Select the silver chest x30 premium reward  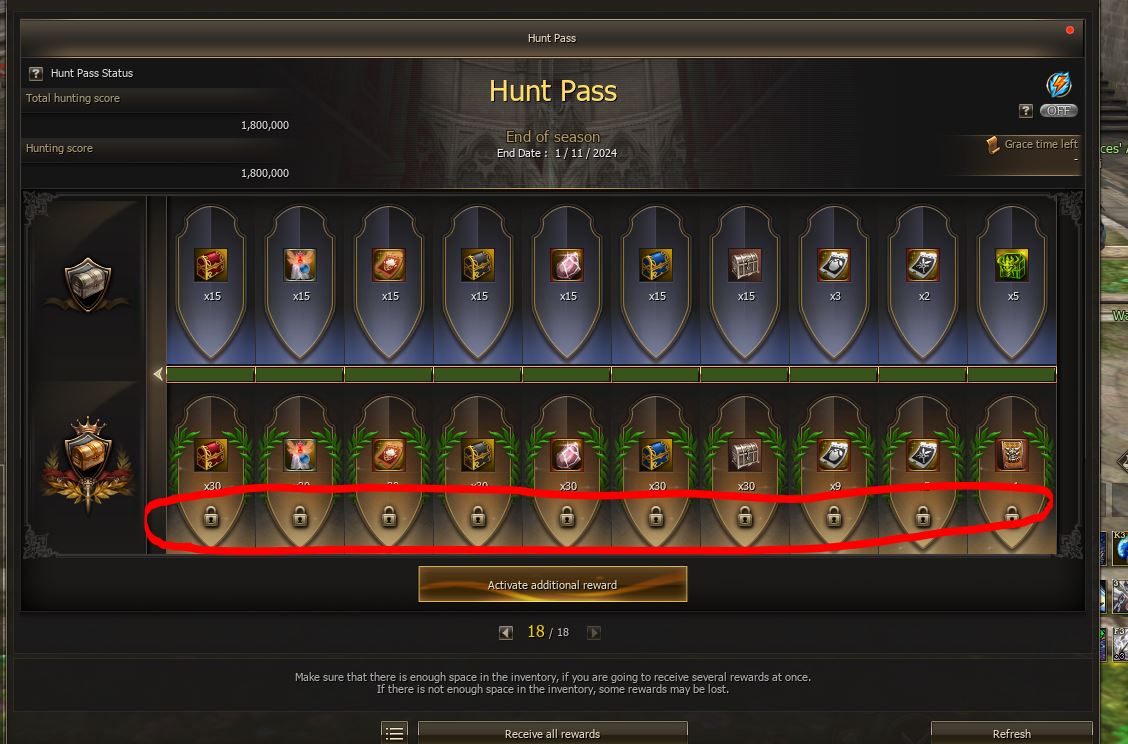tap(745, 455)
